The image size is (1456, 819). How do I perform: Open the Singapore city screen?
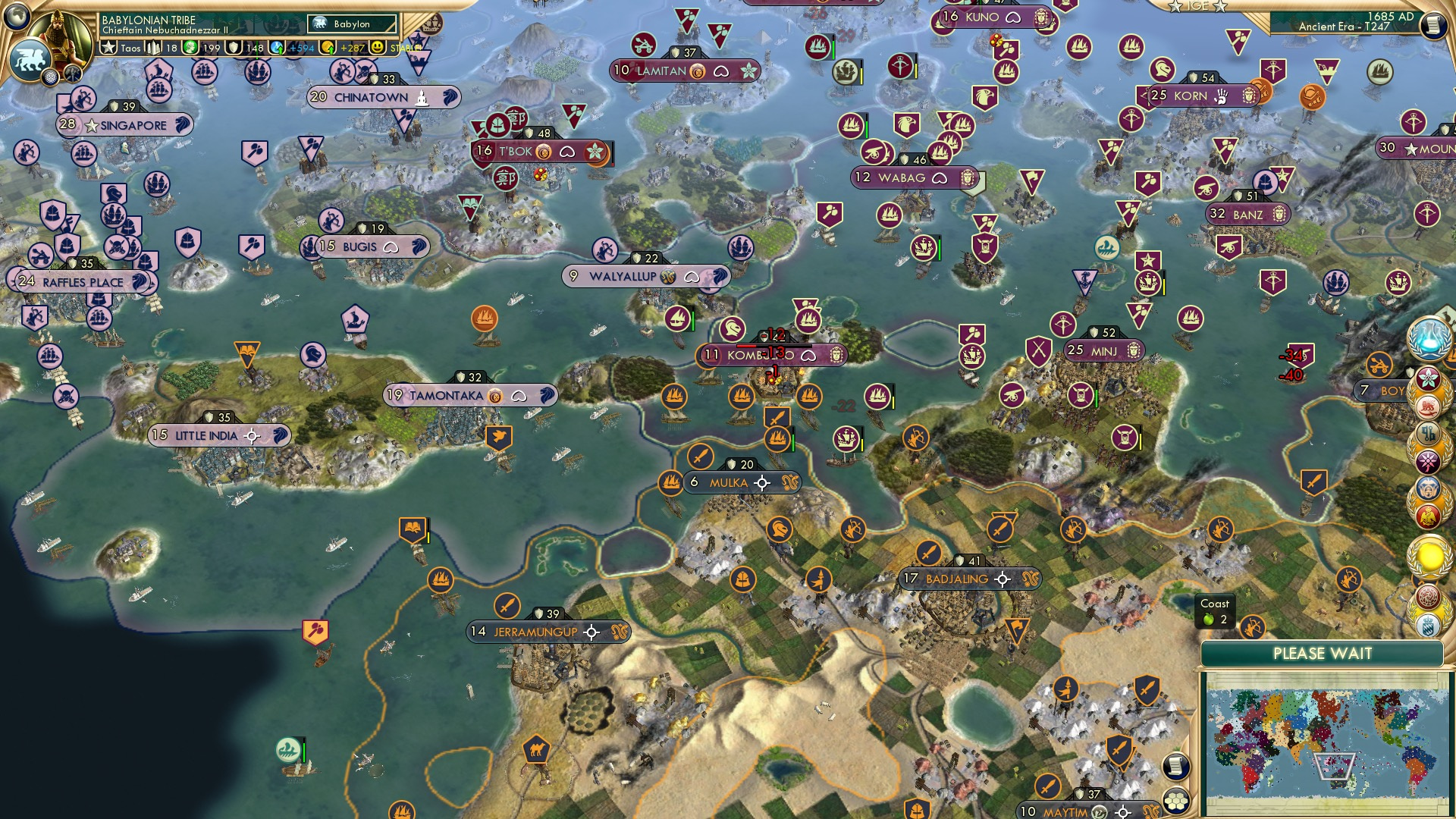pyautogui.click(x=125, y=124)
